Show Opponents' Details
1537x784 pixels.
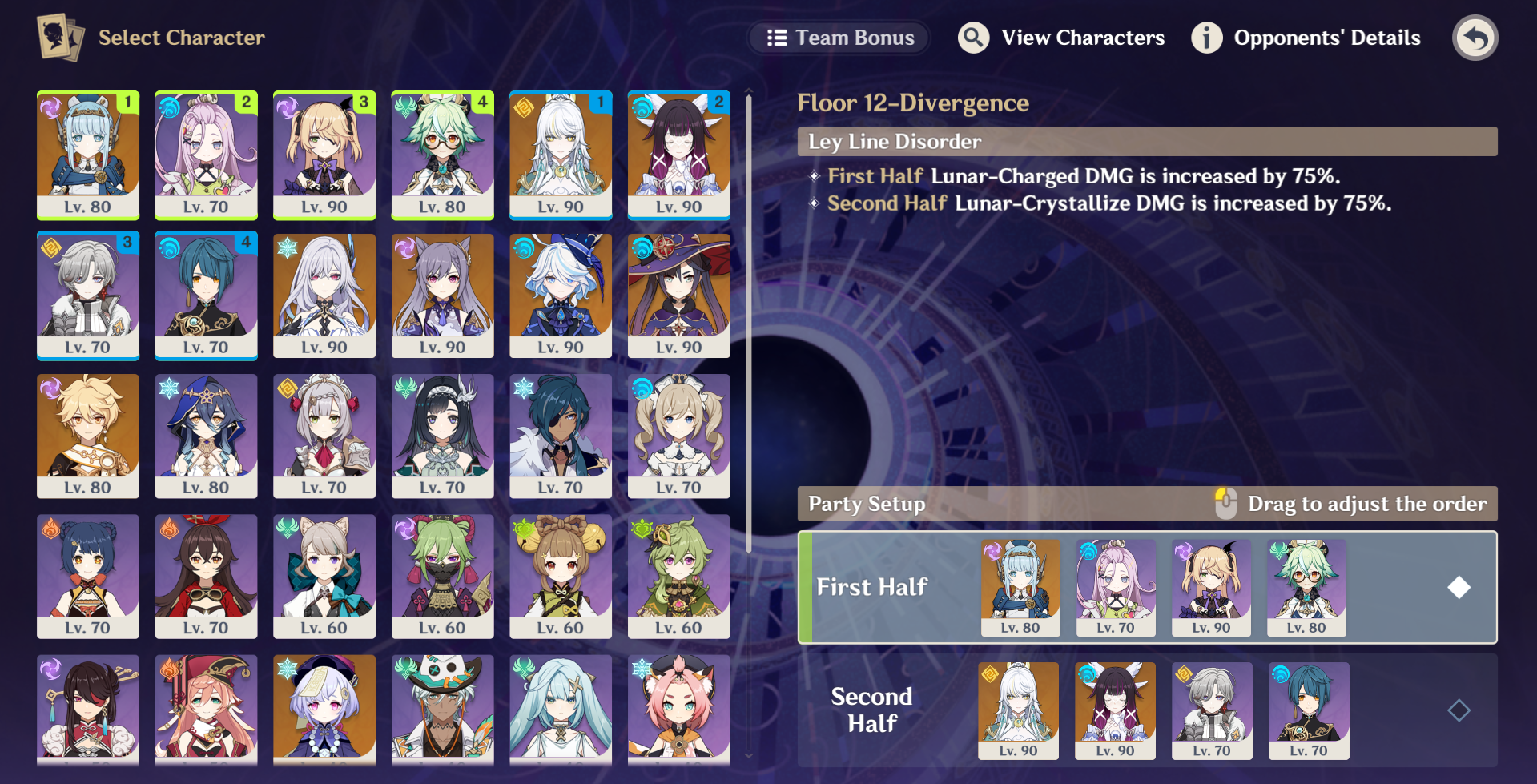[x=1306, y=38]
